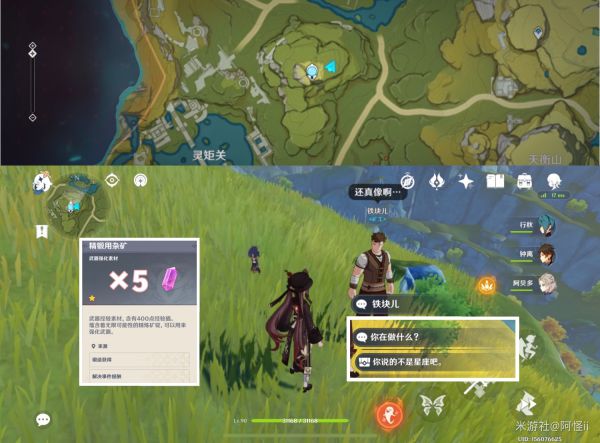
Task: Open the battle pass emblem icon
Action: click(437, 181)
